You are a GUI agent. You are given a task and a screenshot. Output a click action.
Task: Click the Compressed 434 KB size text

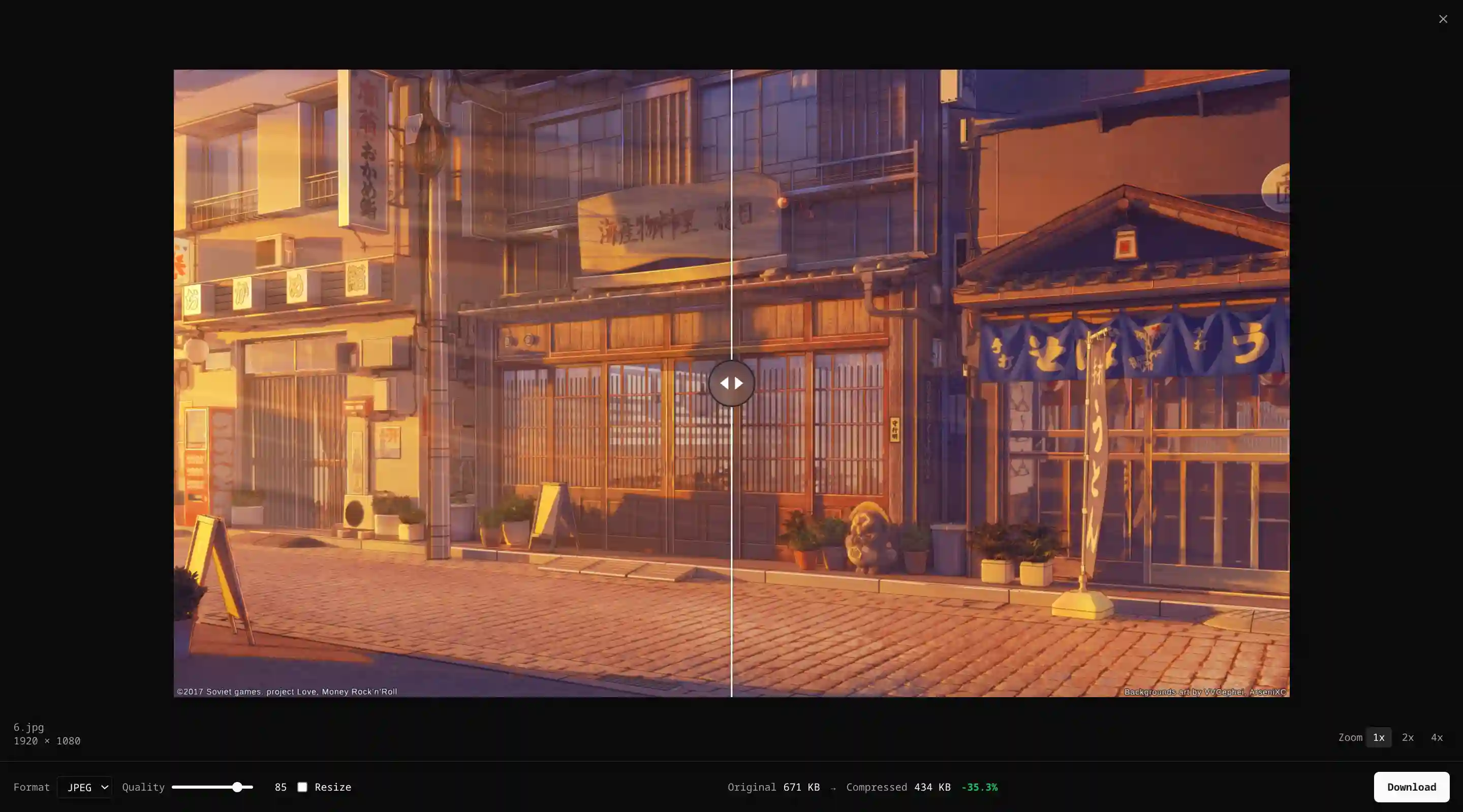(898, 787)
